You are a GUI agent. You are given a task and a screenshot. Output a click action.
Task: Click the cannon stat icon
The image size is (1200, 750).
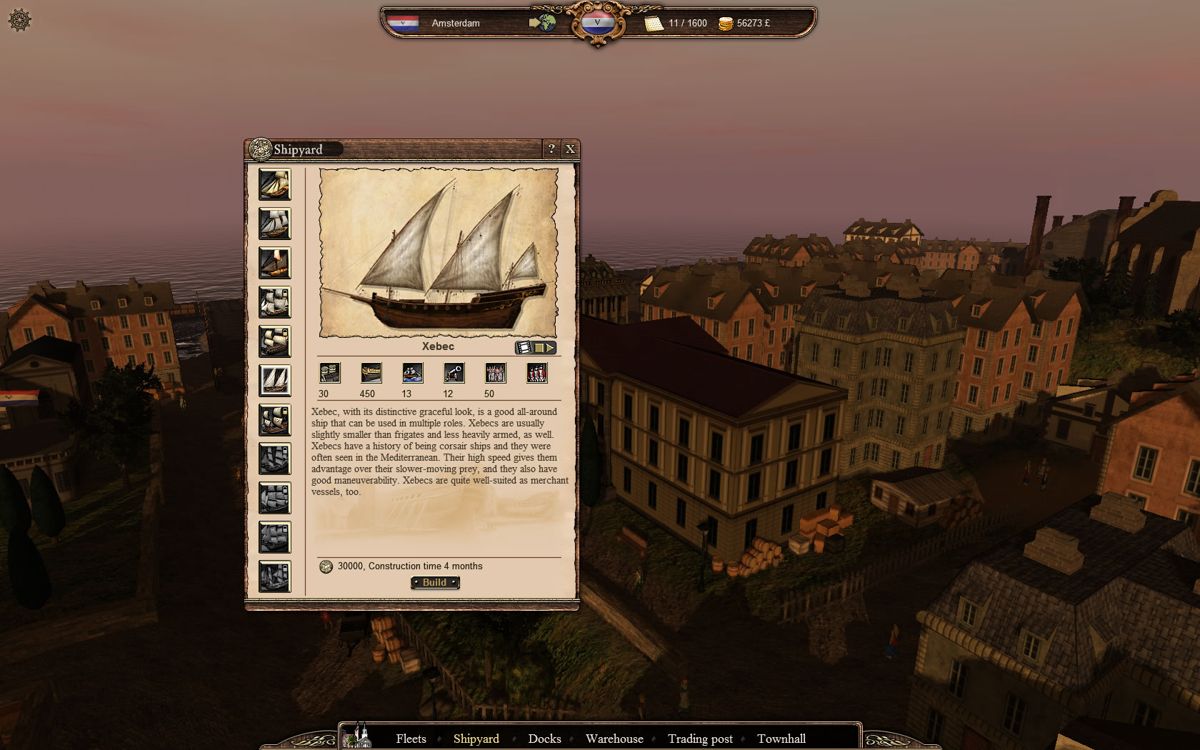tap(454, 373)
